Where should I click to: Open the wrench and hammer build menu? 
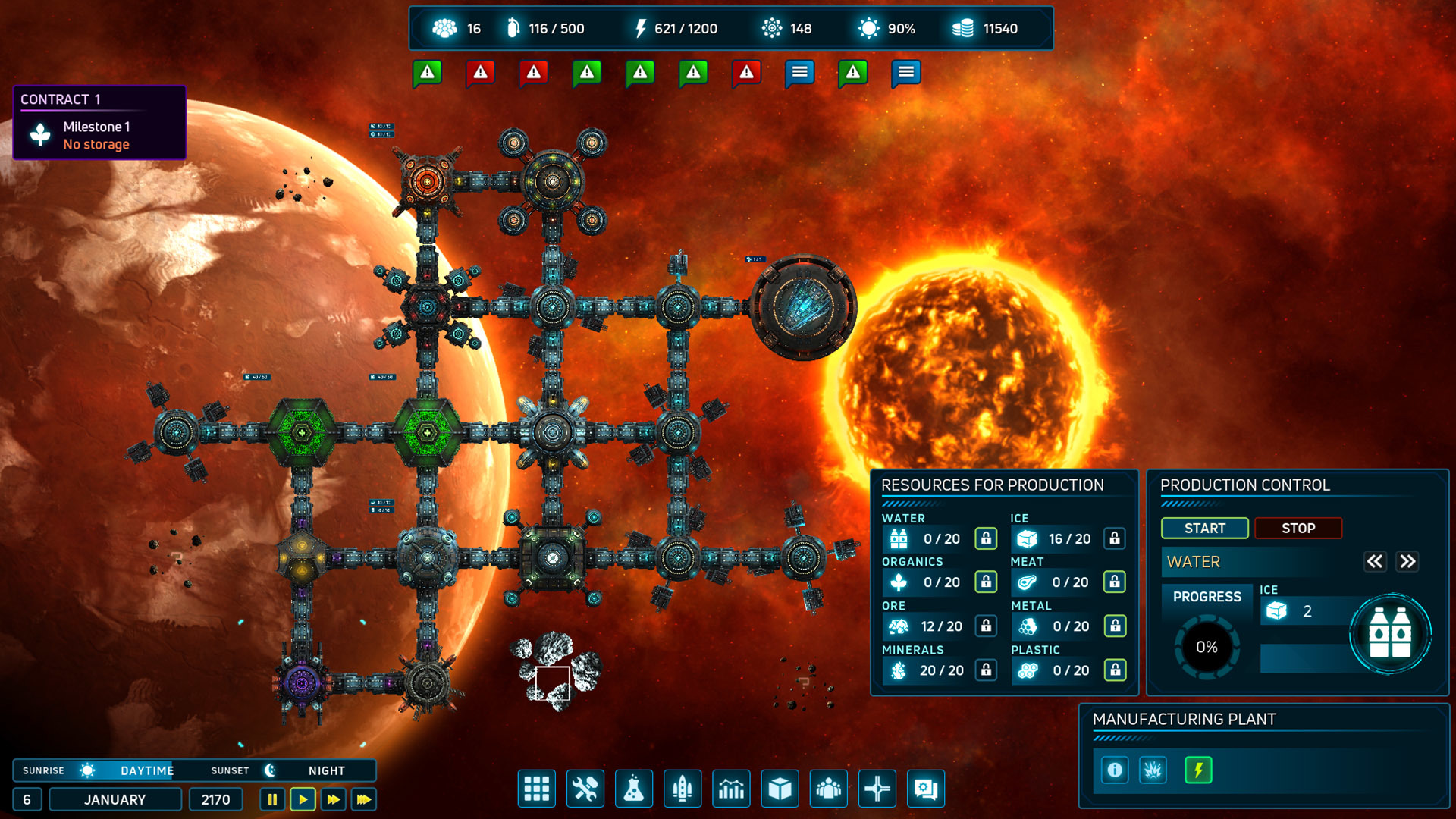point(585,789)
